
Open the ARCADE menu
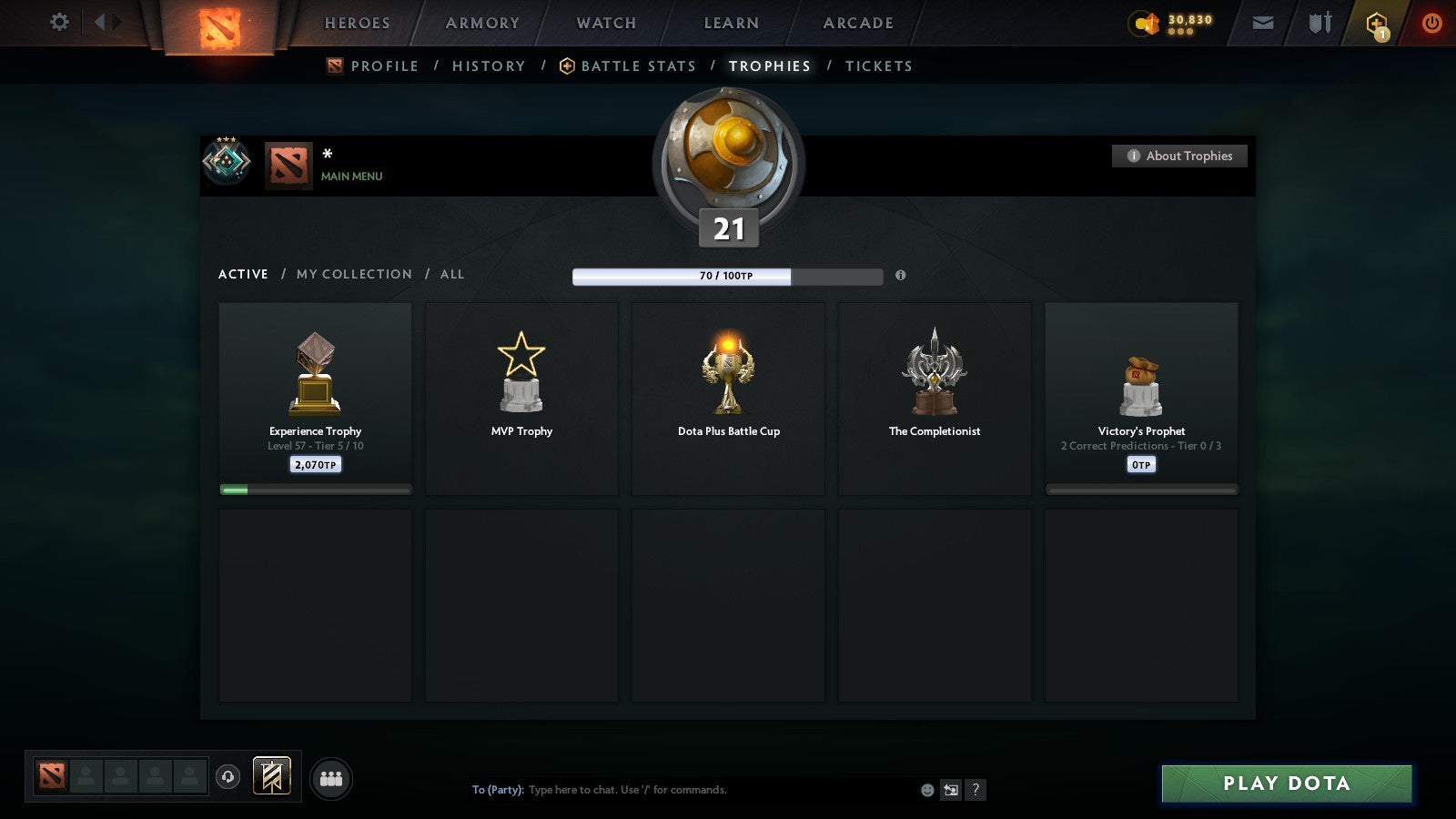(854, 23)
